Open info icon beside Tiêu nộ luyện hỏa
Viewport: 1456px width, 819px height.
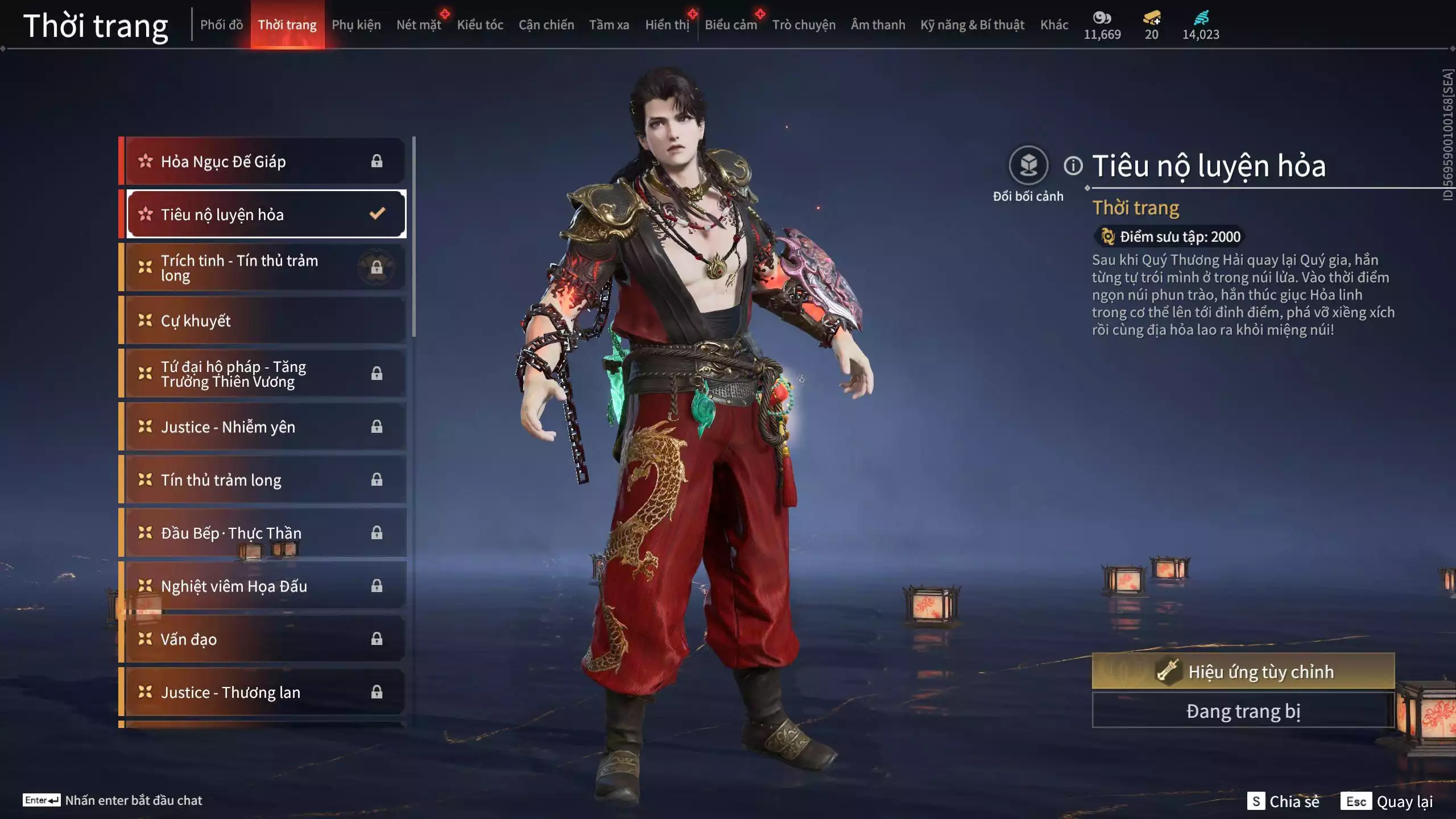point(1073,166)
